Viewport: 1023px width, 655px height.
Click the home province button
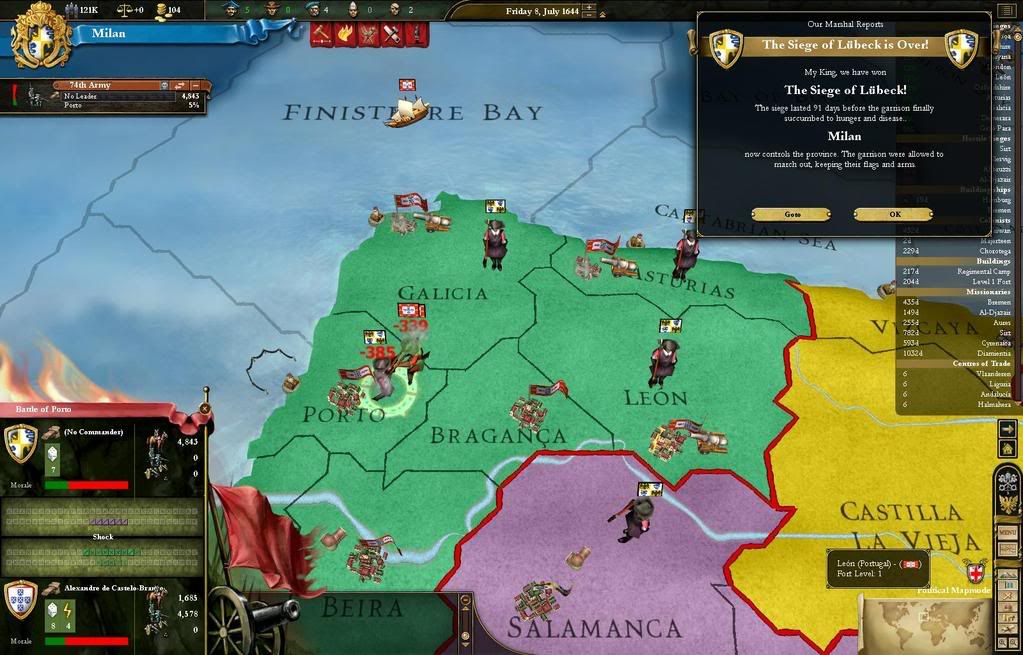click(1007, 449)
